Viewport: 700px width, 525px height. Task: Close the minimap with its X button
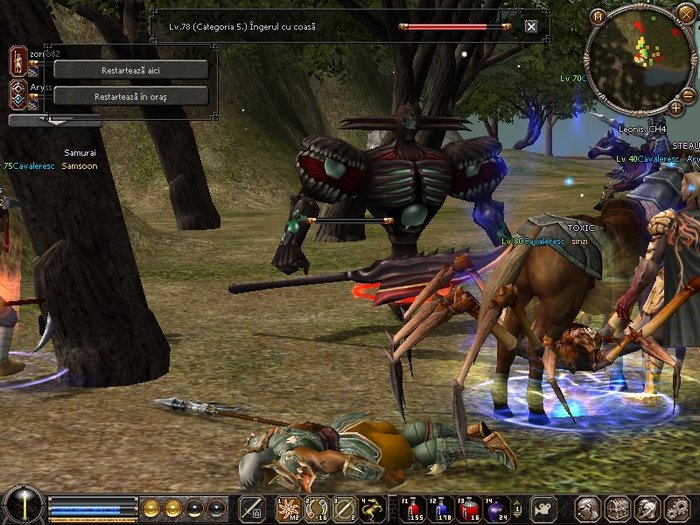(687, 17)
